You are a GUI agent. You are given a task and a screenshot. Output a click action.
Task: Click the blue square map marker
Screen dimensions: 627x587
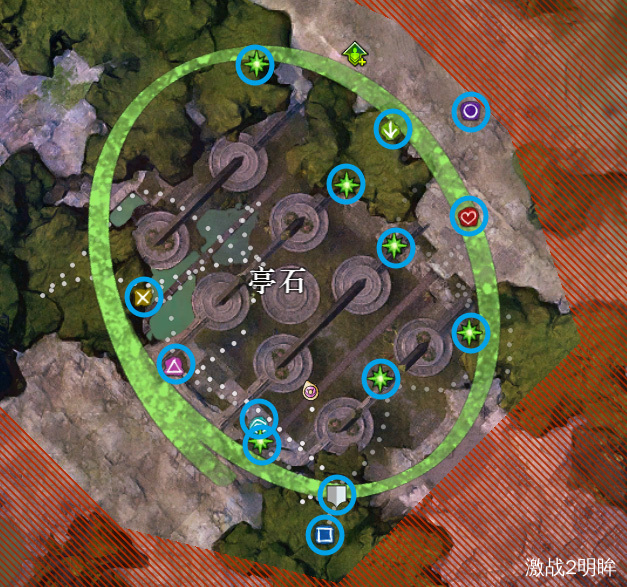tap(324, 535)
